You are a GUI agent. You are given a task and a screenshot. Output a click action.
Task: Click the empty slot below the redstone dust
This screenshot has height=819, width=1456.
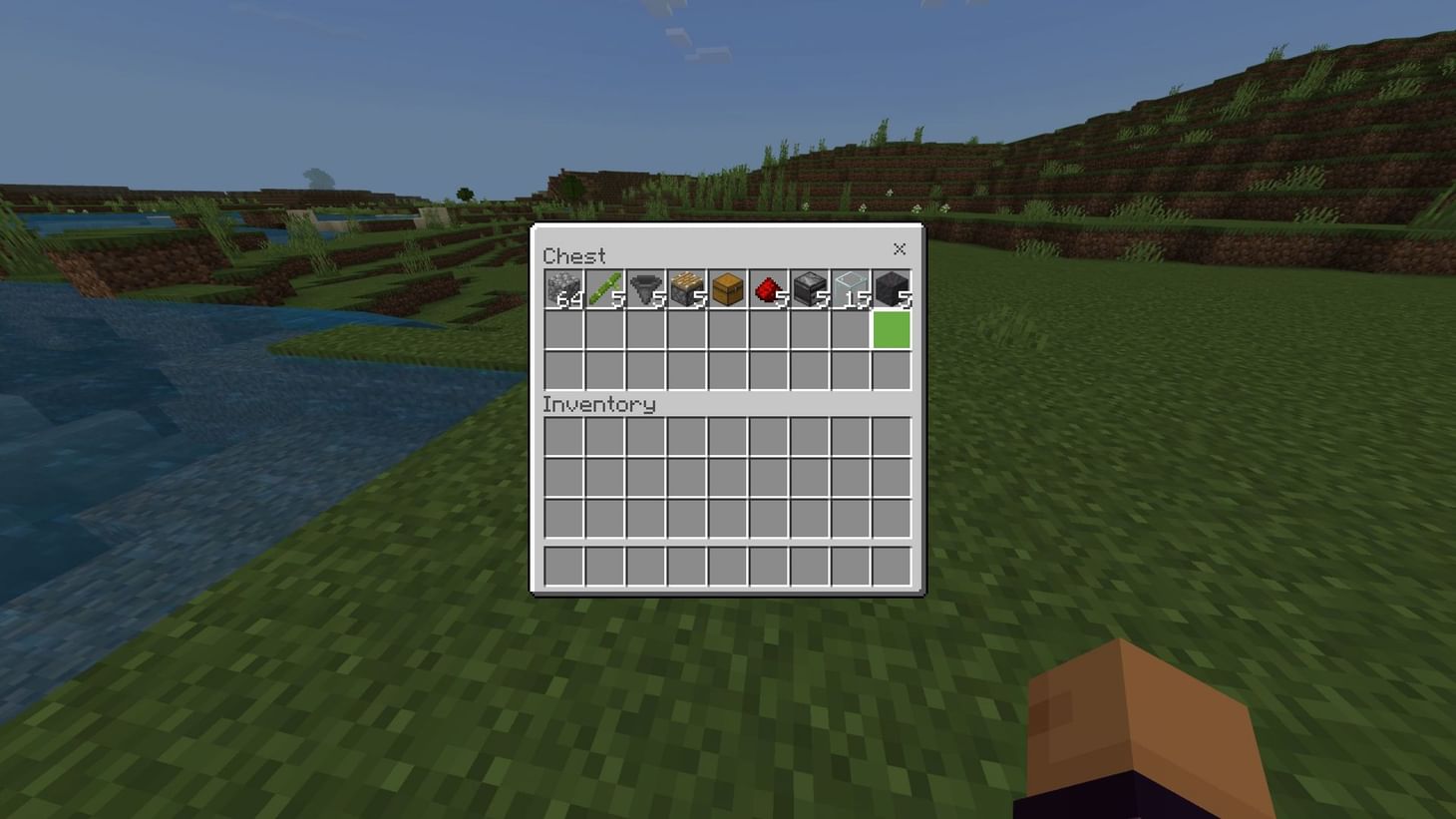[x=769, y=329]
